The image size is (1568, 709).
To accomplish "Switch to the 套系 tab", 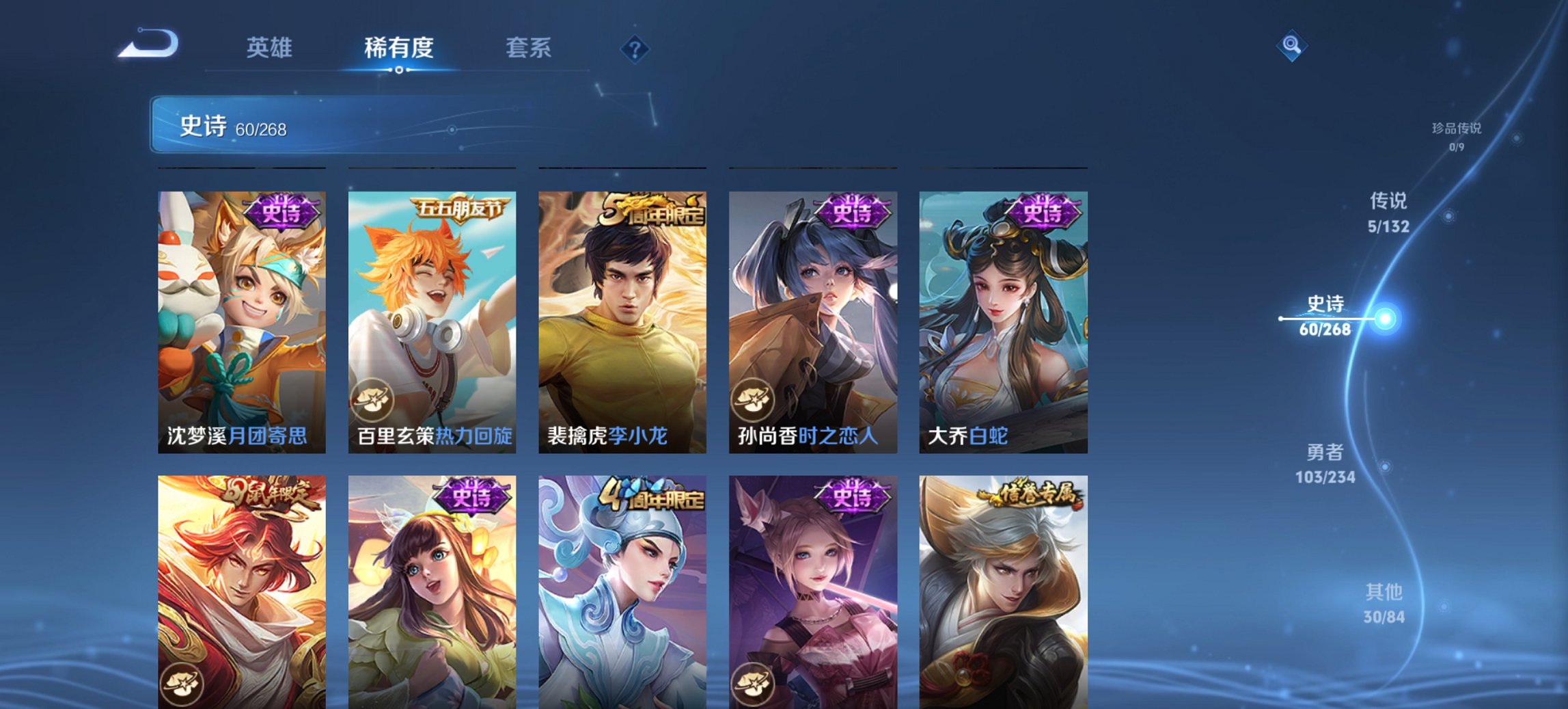I will [x=529, y=48].
